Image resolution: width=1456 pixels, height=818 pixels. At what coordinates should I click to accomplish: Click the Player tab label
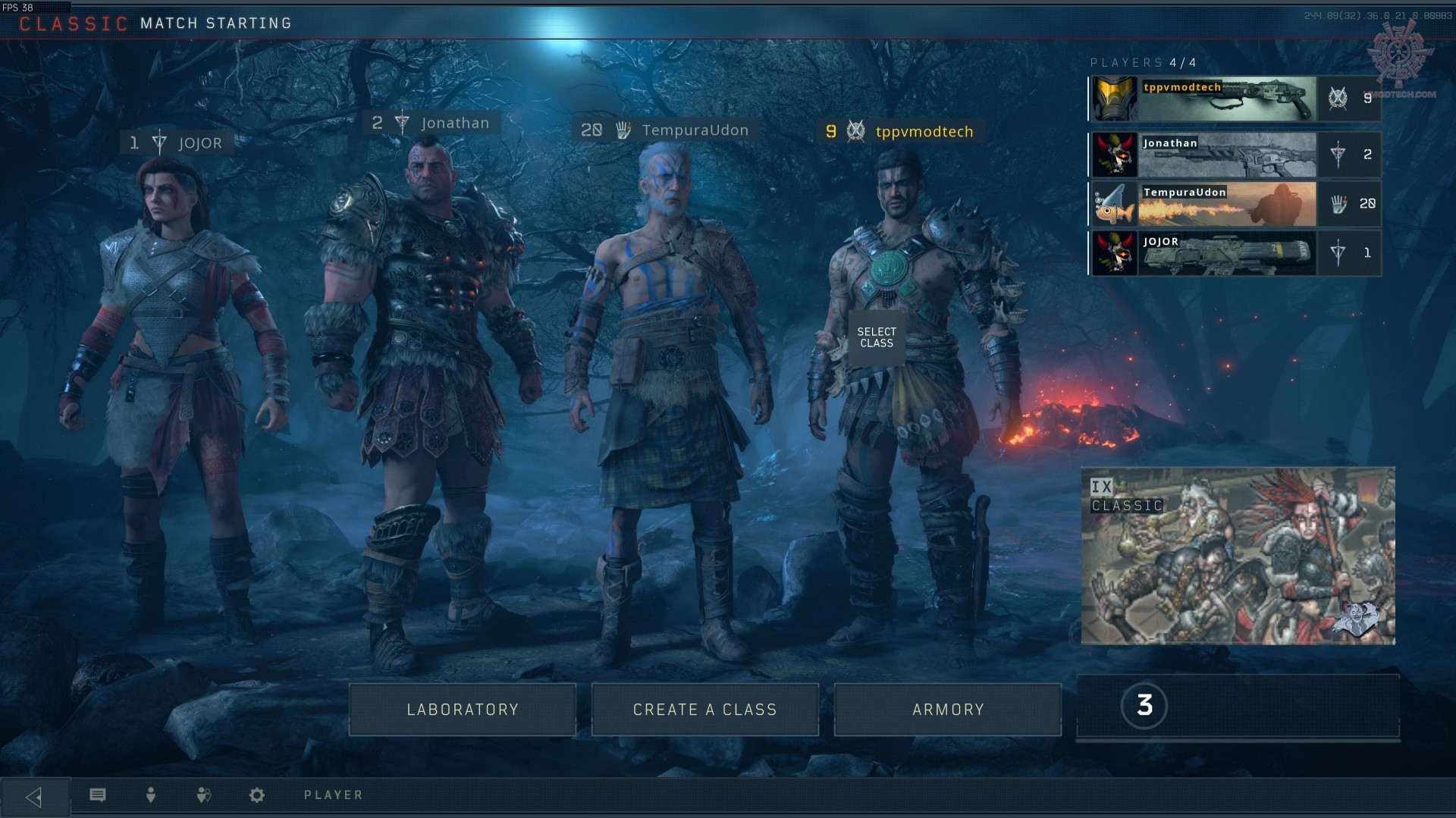(334, 794)
